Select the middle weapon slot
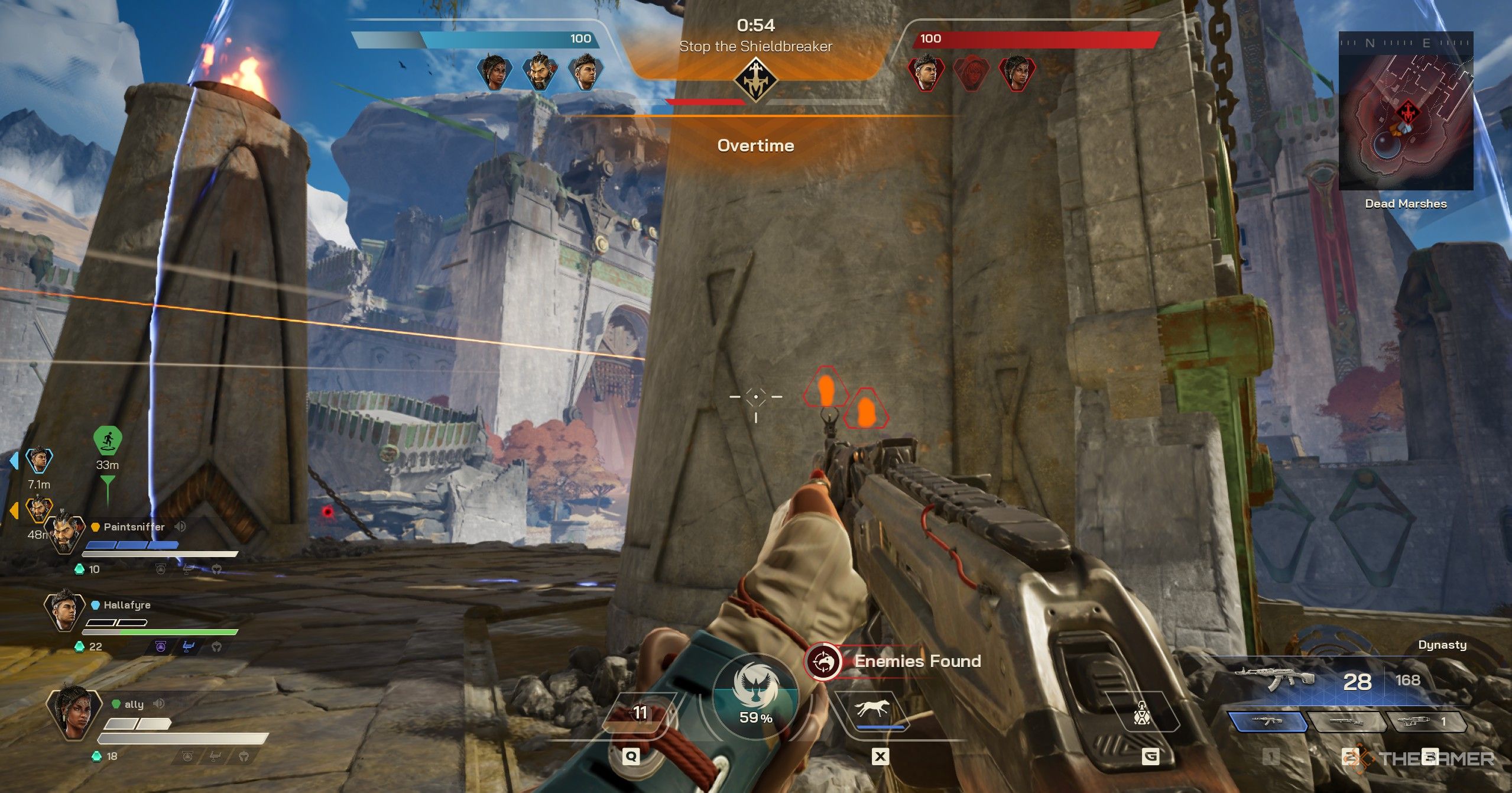The width and height of the screenshot is (1512, 793). point(1346,722)
